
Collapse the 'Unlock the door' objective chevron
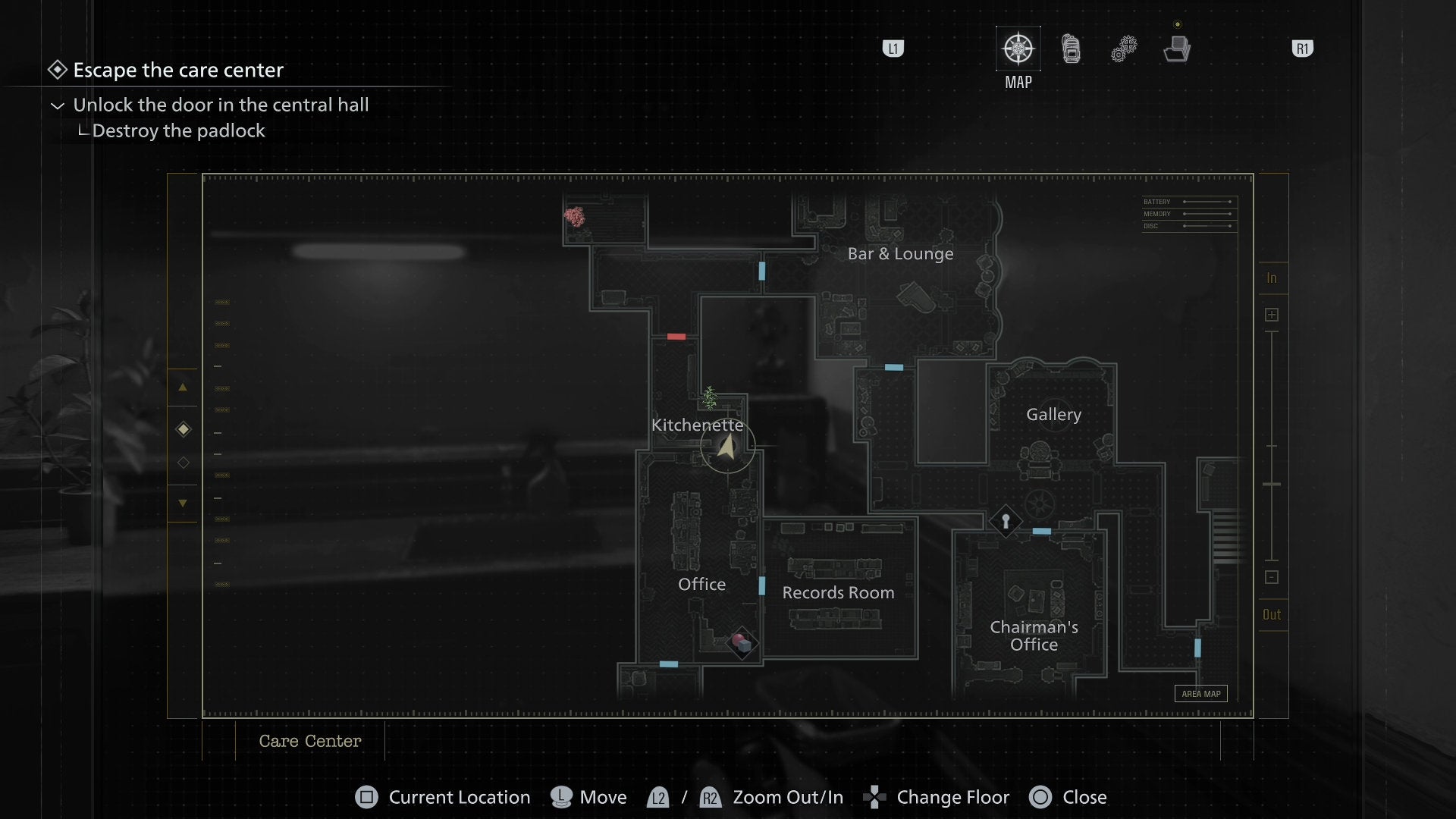(57, 105)
